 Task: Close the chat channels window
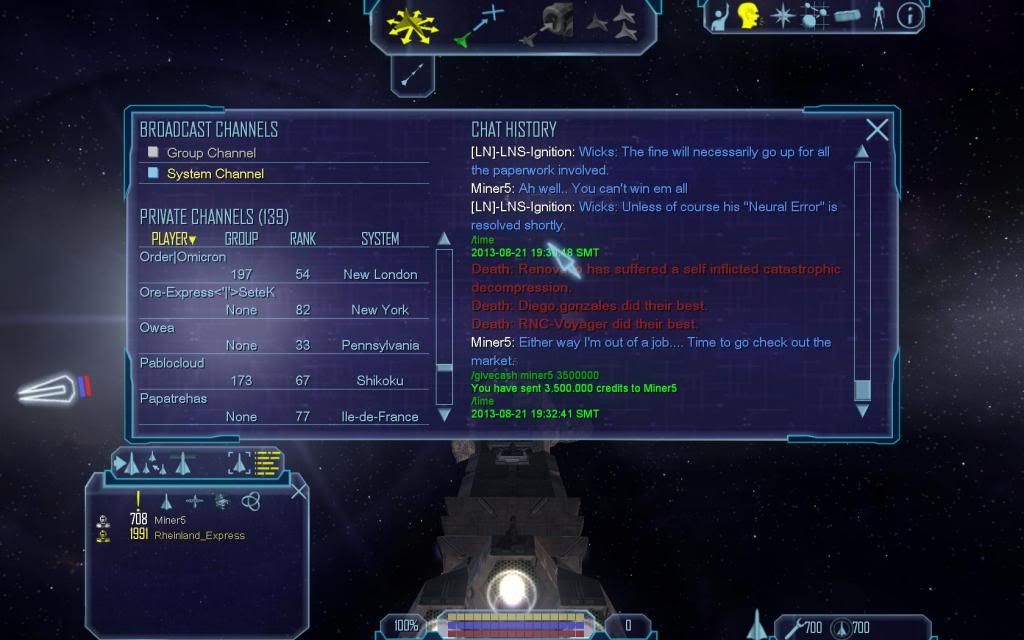click(x=877, y=129)
